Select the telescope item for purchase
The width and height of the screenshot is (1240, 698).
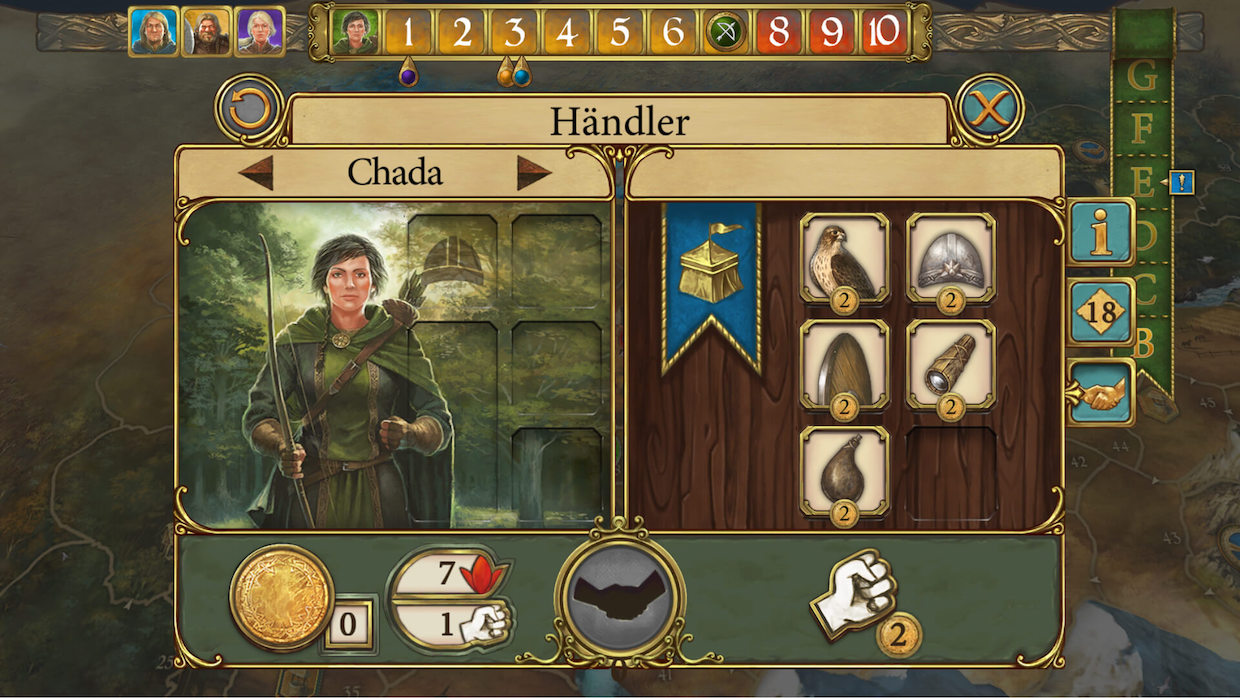pyautogui.click(x=950, y=364)
